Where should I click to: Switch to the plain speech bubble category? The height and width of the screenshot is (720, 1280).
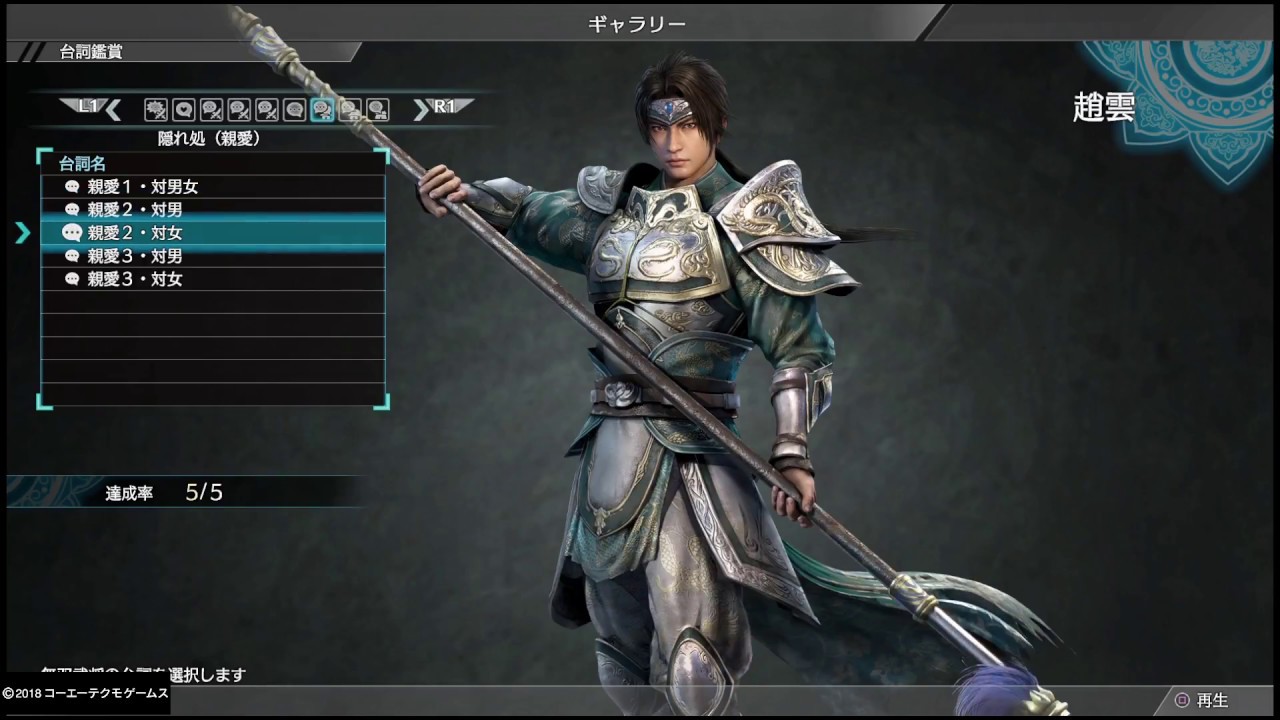point(294,110)
